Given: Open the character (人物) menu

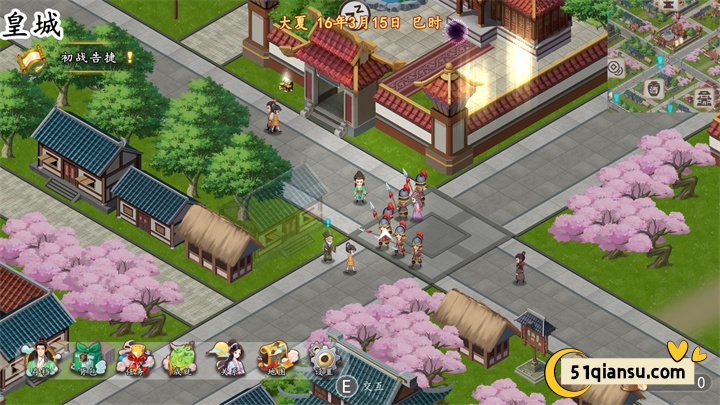Looking at the screenshot, I should [42, 358].
